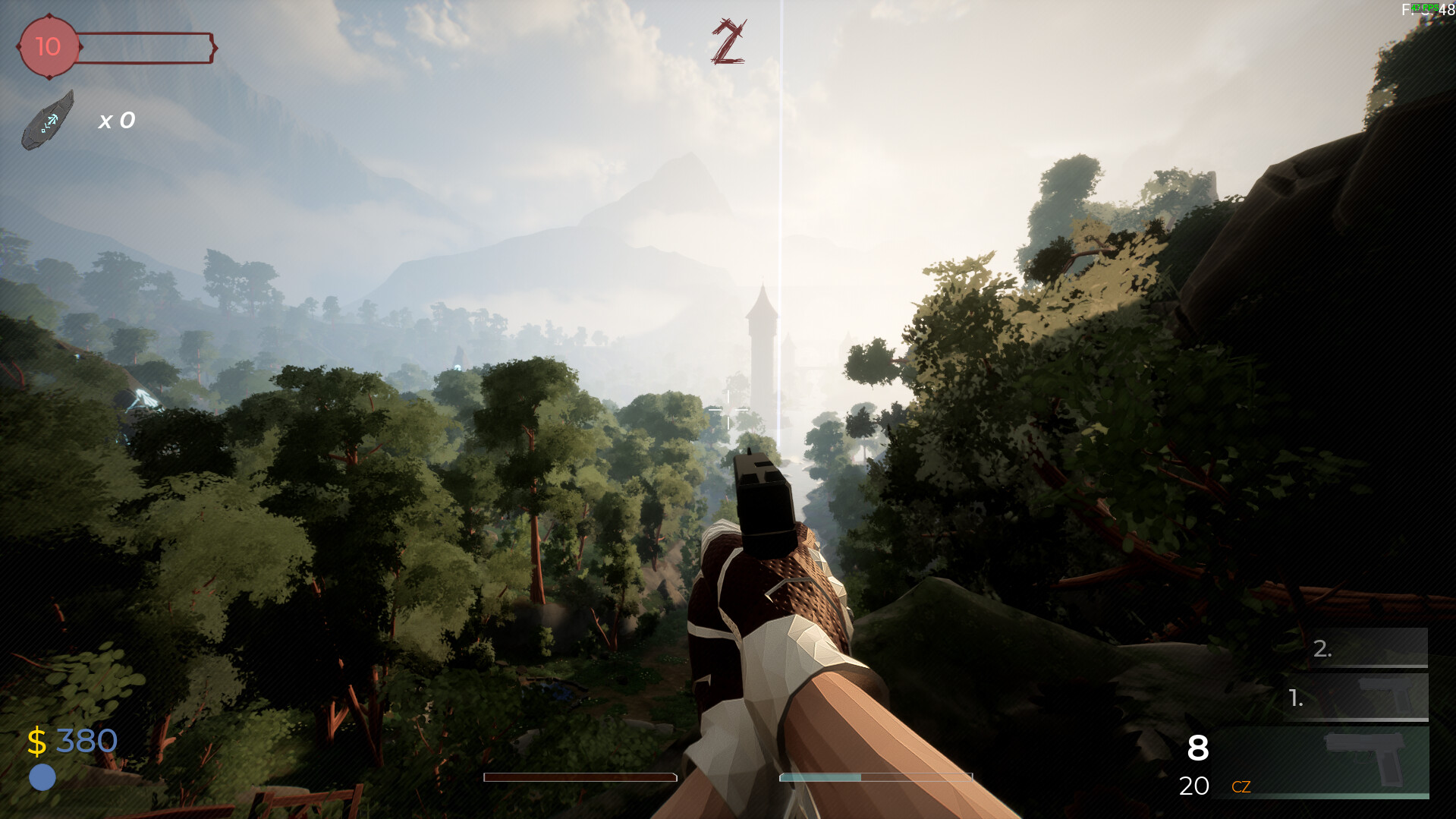The height and width of the screenshot is (819, 1456).
Task: Click the red Z marker at top center
Action: [727, 39]
